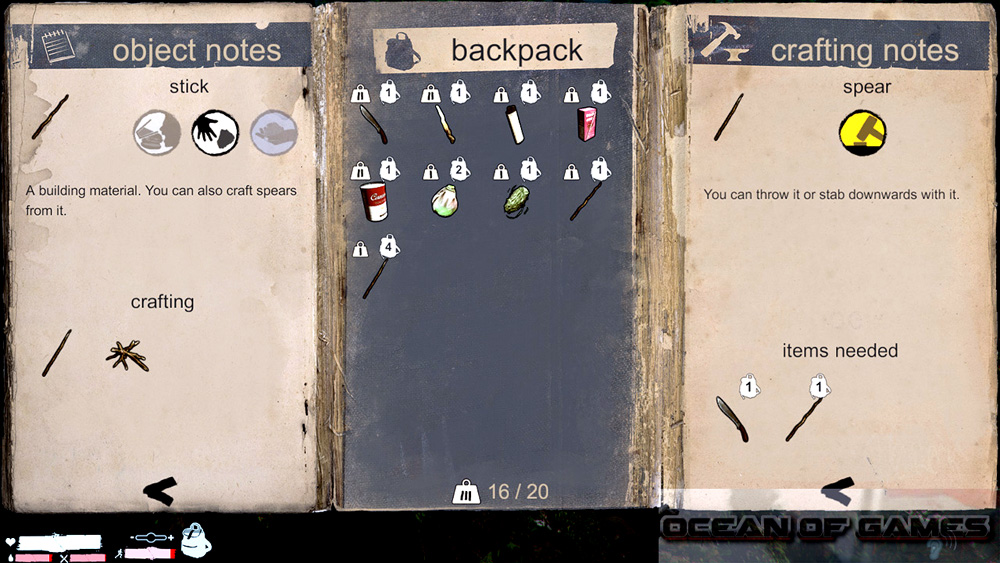Open the spear crafting recipe under crafting
Image resolution: width=1000 pixels, height=563 pixels.
(x=57, y=353)
